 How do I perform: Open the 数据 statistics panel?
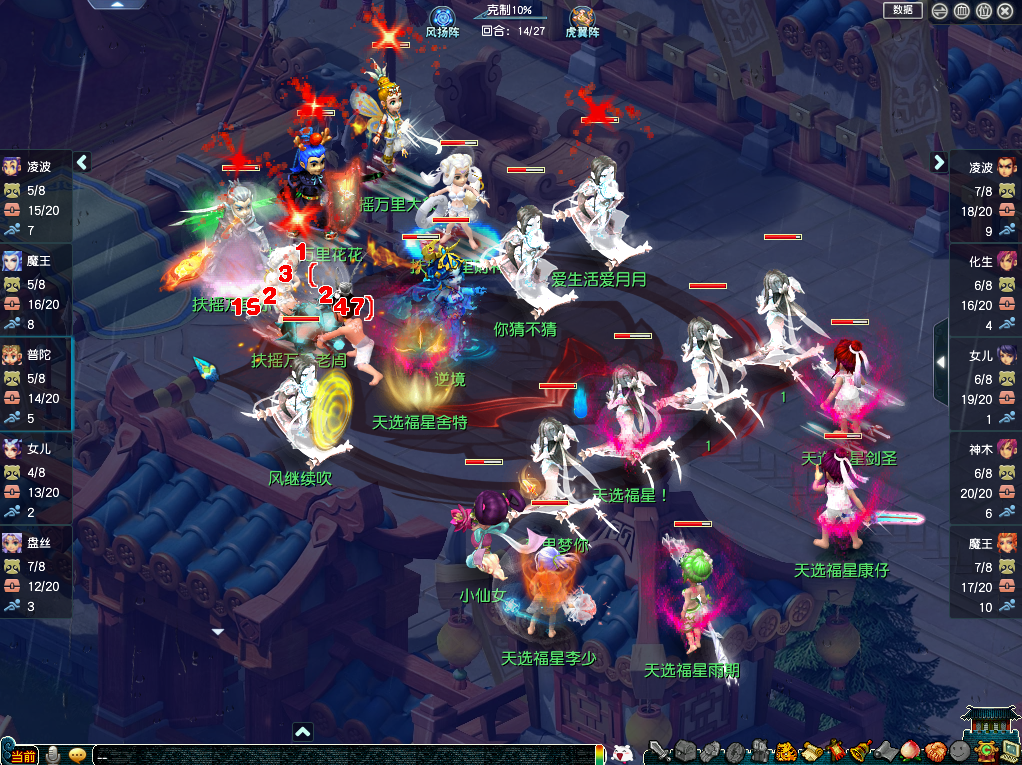902,10
